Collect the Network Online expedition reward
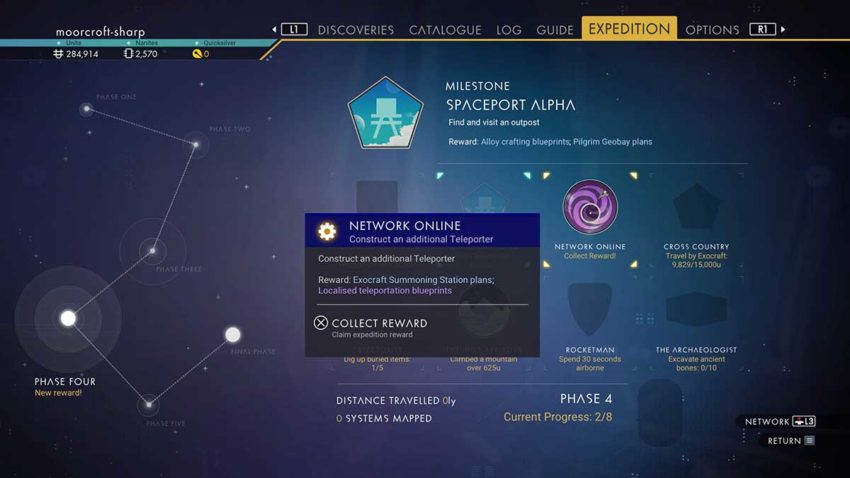The image size is (850, 478). [378, 324]
